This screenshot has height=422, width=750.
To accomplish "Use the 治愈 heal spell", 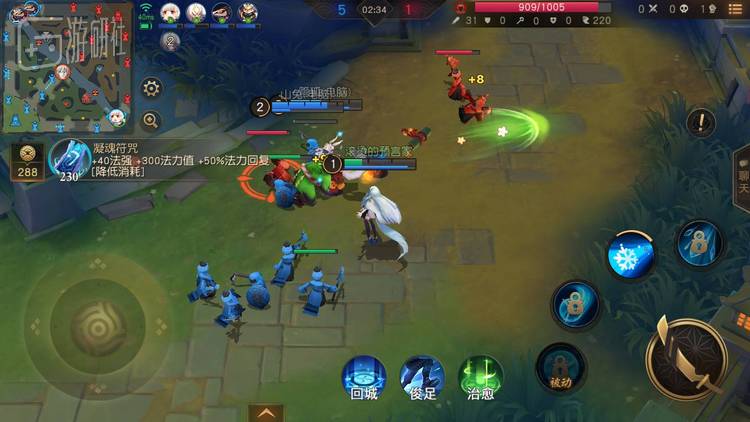I will coord(481,379).
